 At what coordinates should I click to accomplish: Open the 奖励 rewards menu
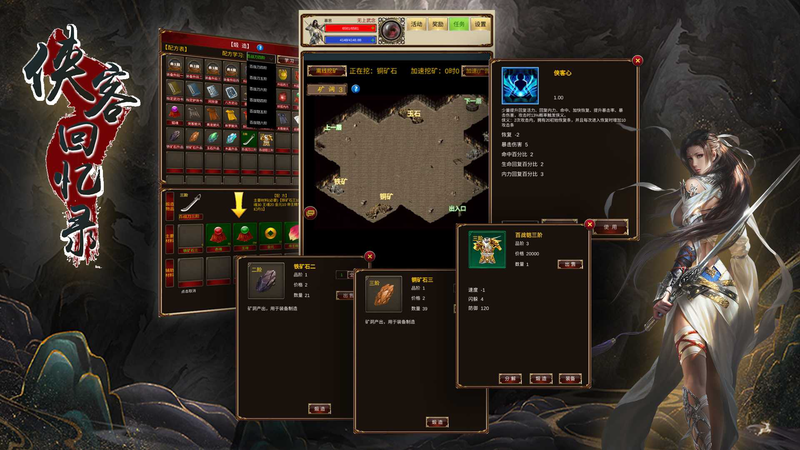pyautogui.click(x=437, y=24)
